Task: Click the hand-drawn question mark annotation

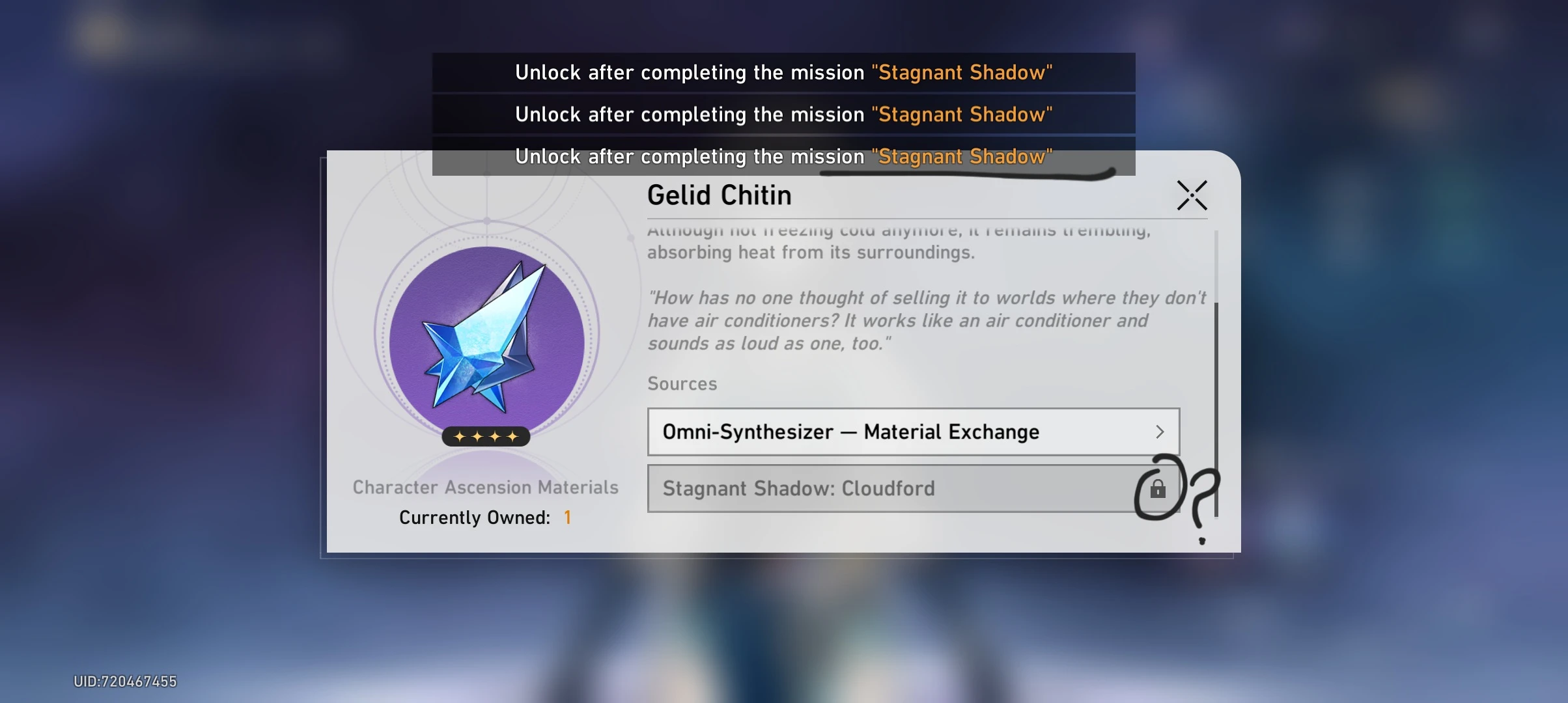Action: (x=1201, y=501)
